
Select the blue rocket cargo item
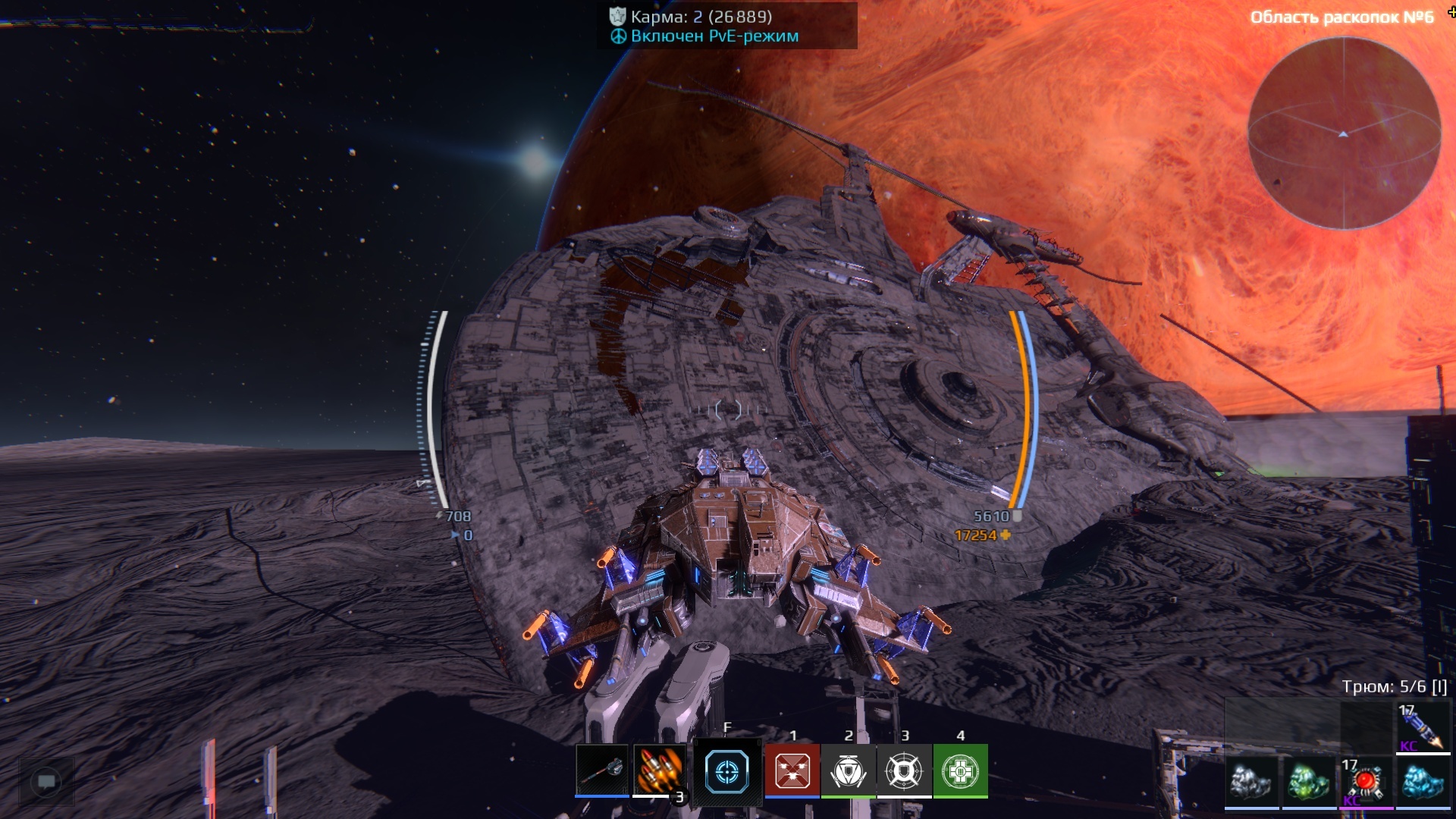[x=1423, y=728]
